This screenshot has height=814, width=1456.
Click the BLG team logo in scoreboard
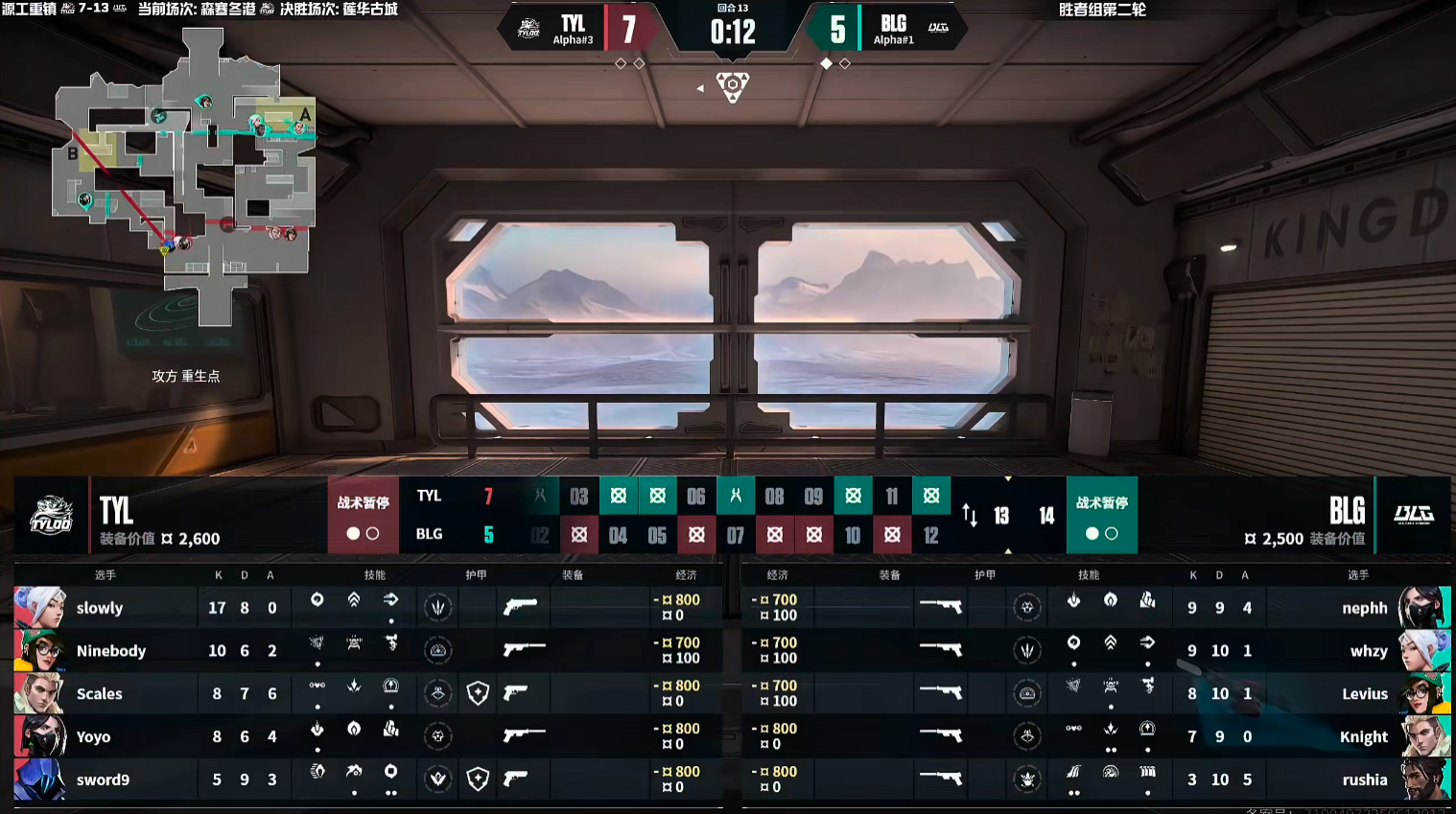1413,515
